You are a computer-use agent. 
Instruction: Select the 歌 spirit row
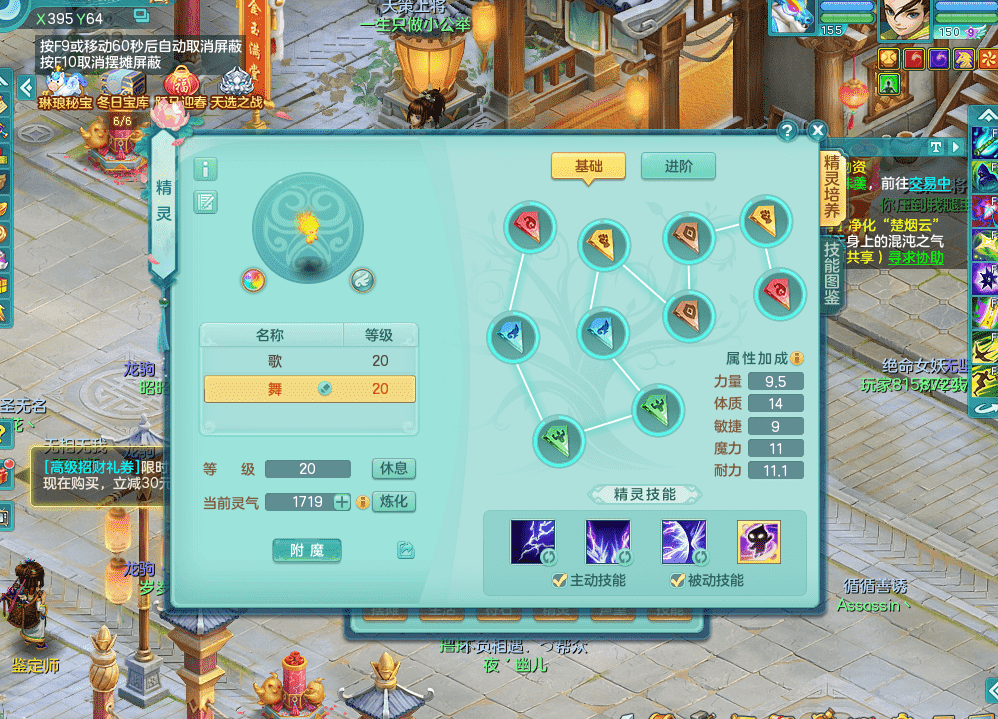309,361
